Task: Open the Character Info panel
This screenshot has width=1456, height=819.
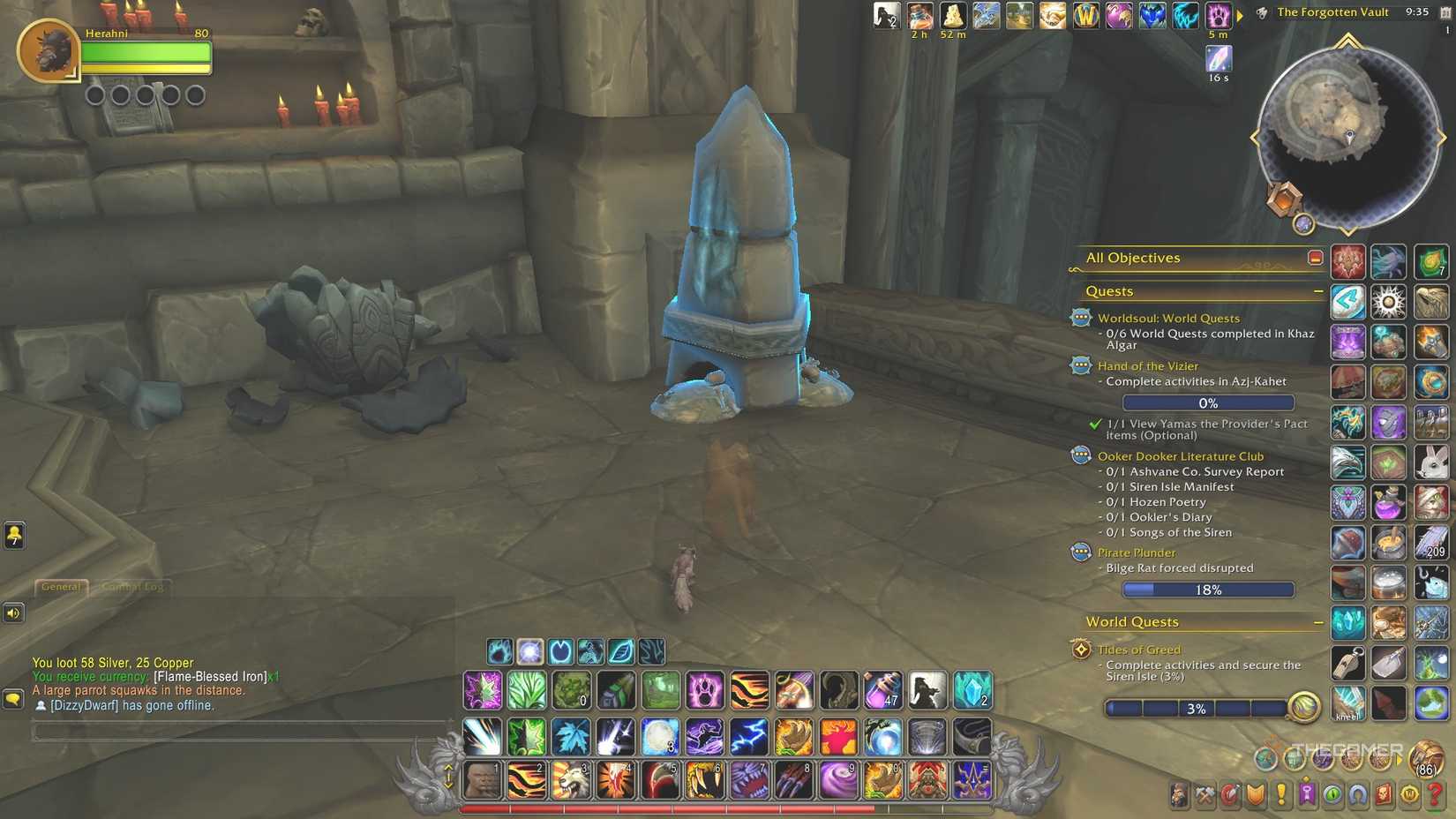Action: [1179, 794]
